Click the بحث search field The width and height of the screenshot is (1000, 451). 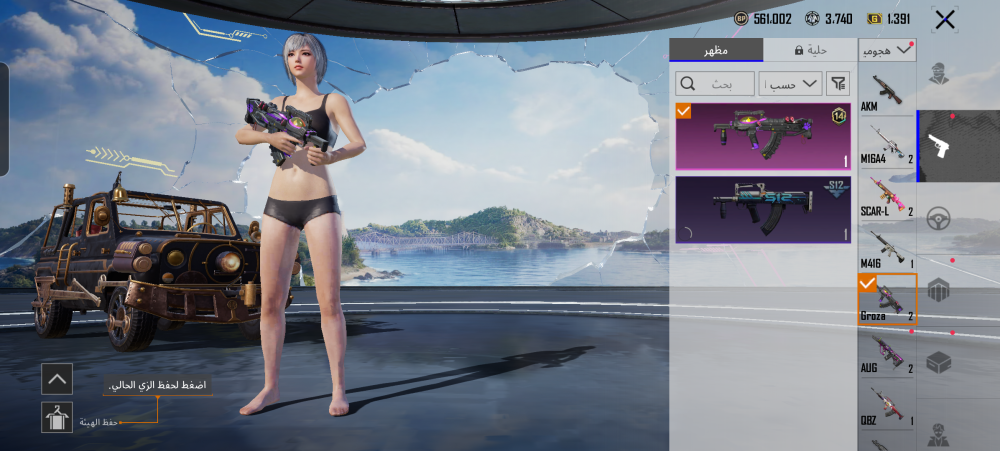(x=715, y=83)
